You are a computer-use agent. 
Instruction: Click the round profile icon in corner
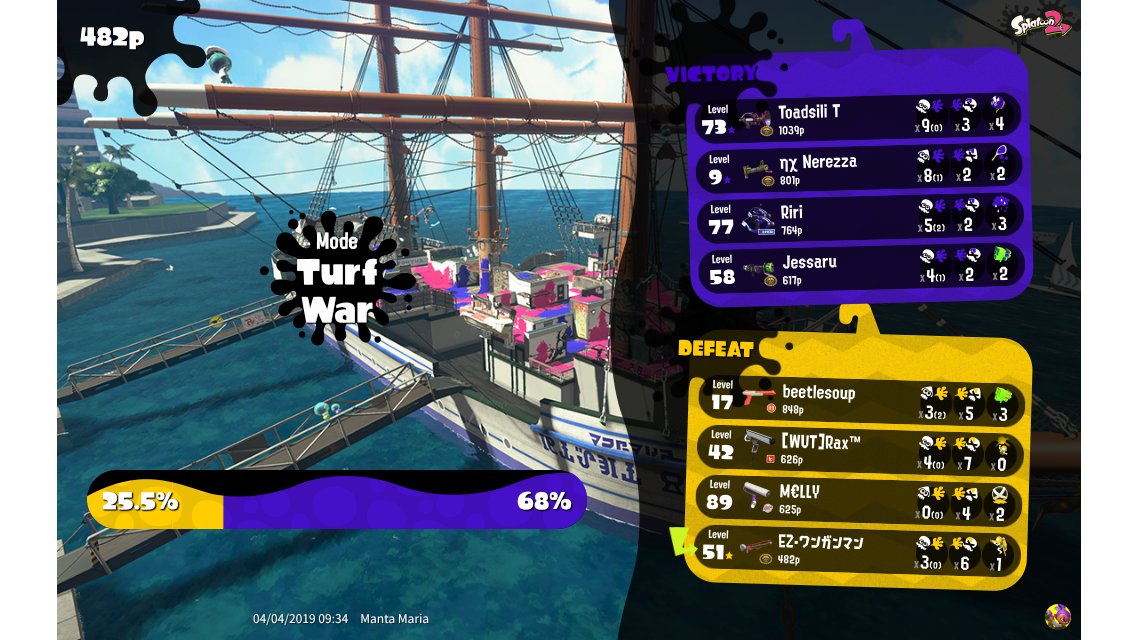tap(1057, 616)
